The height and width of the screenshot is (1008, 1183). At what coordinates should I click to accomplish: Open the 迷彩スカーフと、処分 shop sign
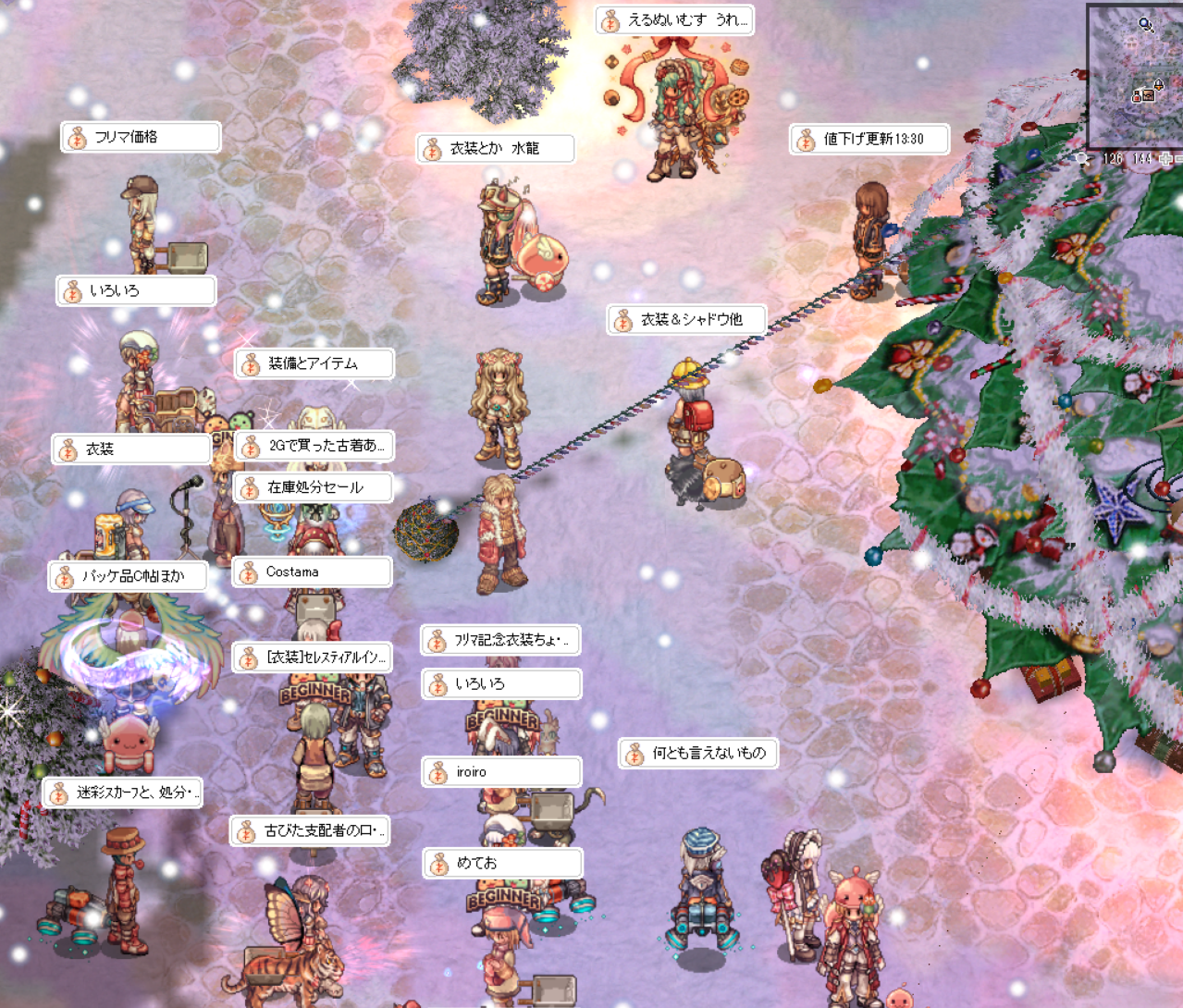(x=122, y=793)
